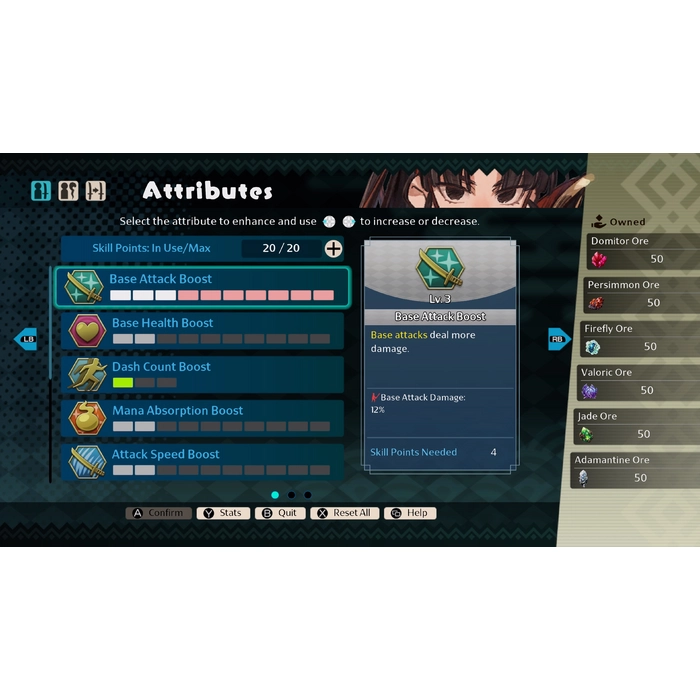
Task: Pick the Jade Ore entry
Action: pyautogui.click(x=635, y=427)
